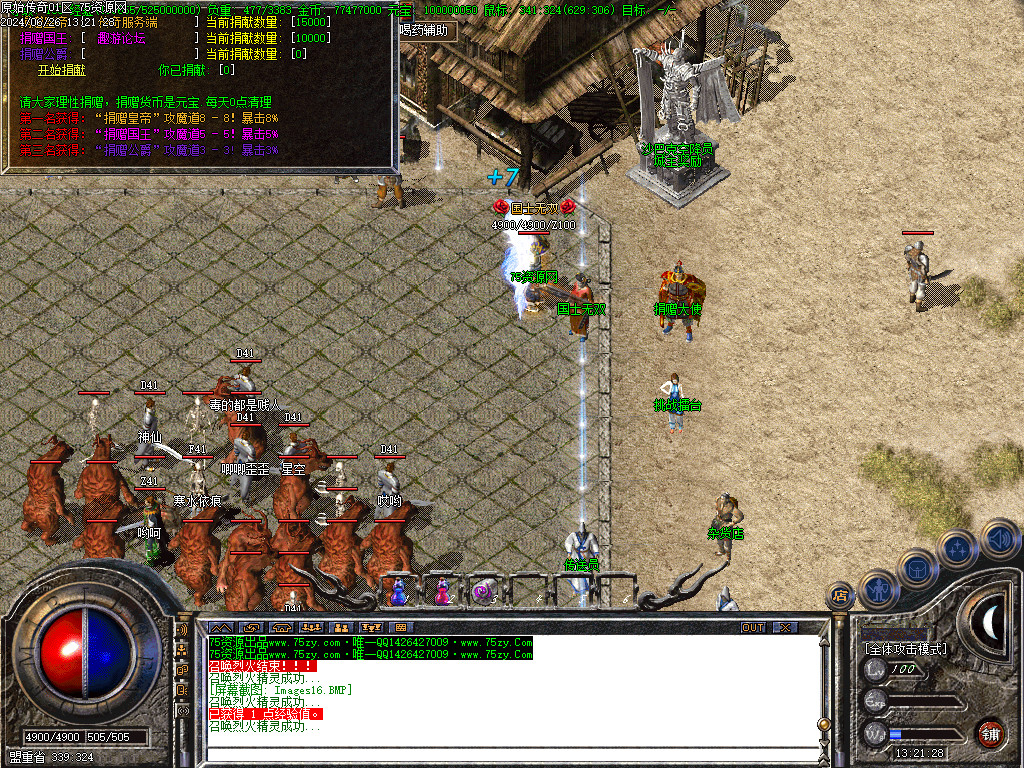Toggle the 全体攻击模式 attack mode label
The height and width of the screenshot is (768, 1024).
[x=905, y=649]
